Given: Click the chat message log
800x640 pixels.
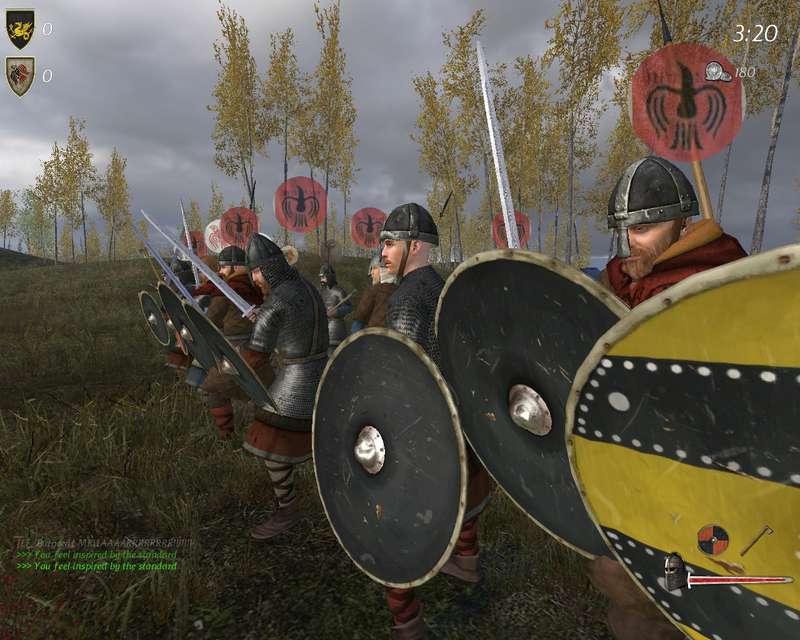Looking at the screenshot, I should [100, 554].
